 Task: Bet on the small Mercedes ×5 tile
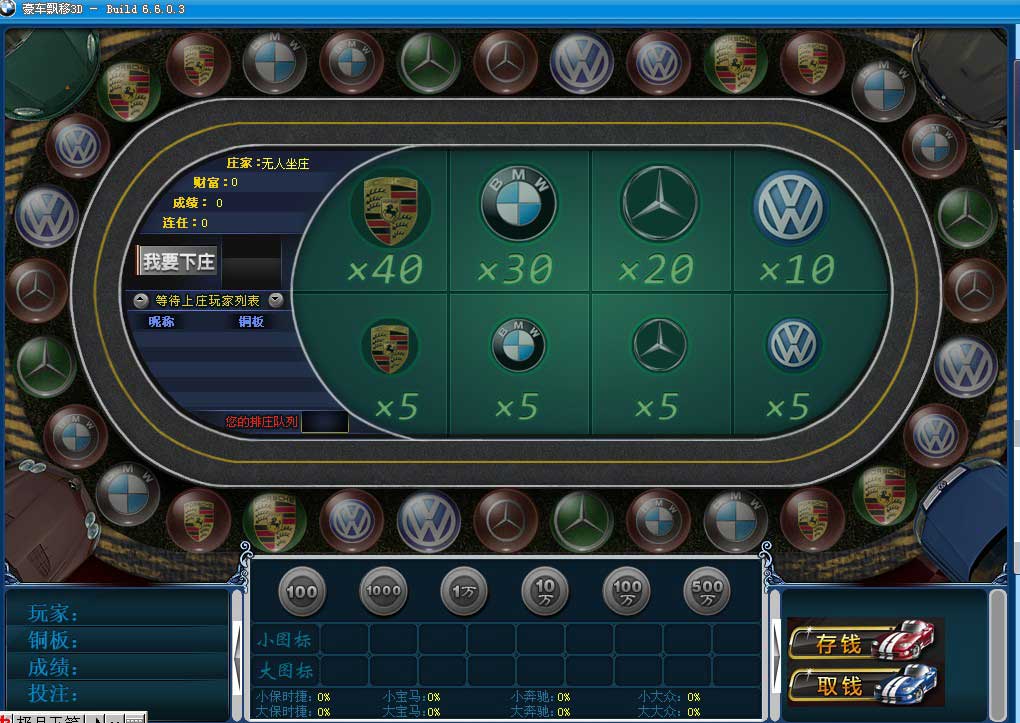click(x=659, y=365)
